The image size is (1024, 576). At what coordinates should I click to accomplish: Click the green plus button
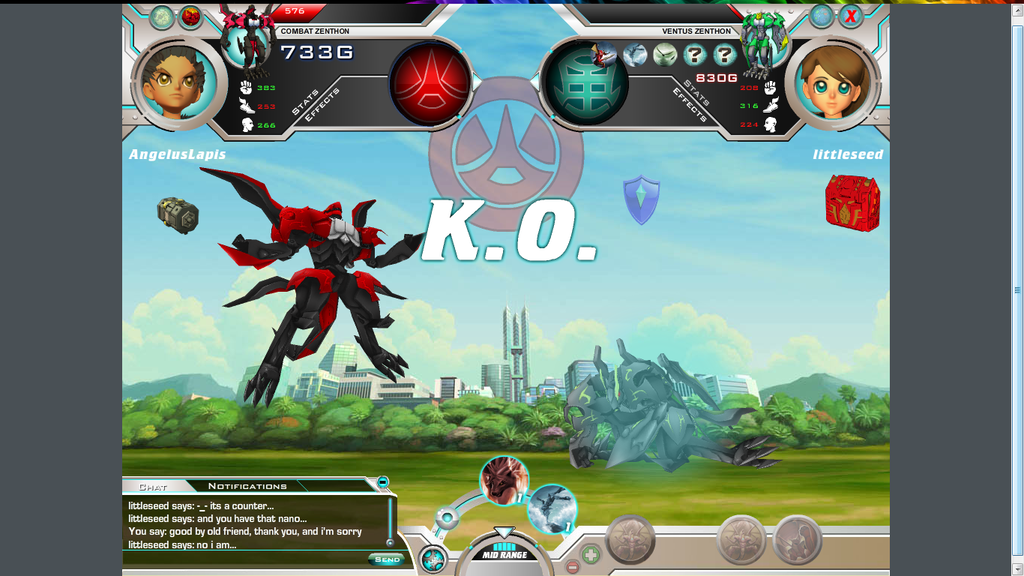[591, 552]
